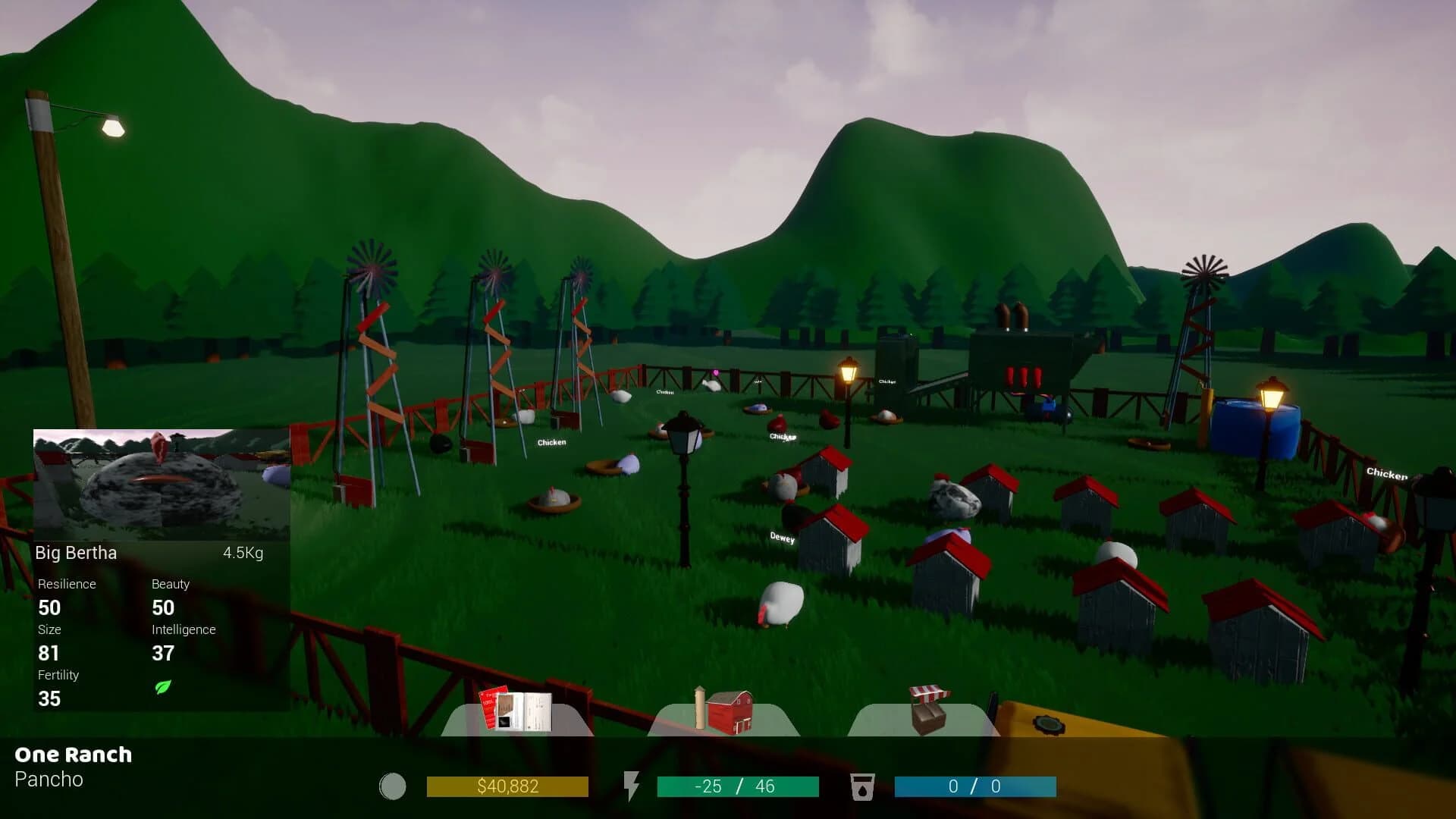Click the $40,882 money display
1456x819 pixels.
[508, 786]
